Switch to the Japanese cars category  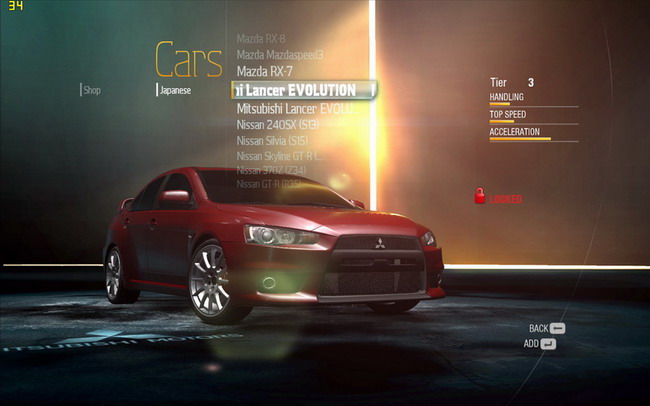pos(175,90)
